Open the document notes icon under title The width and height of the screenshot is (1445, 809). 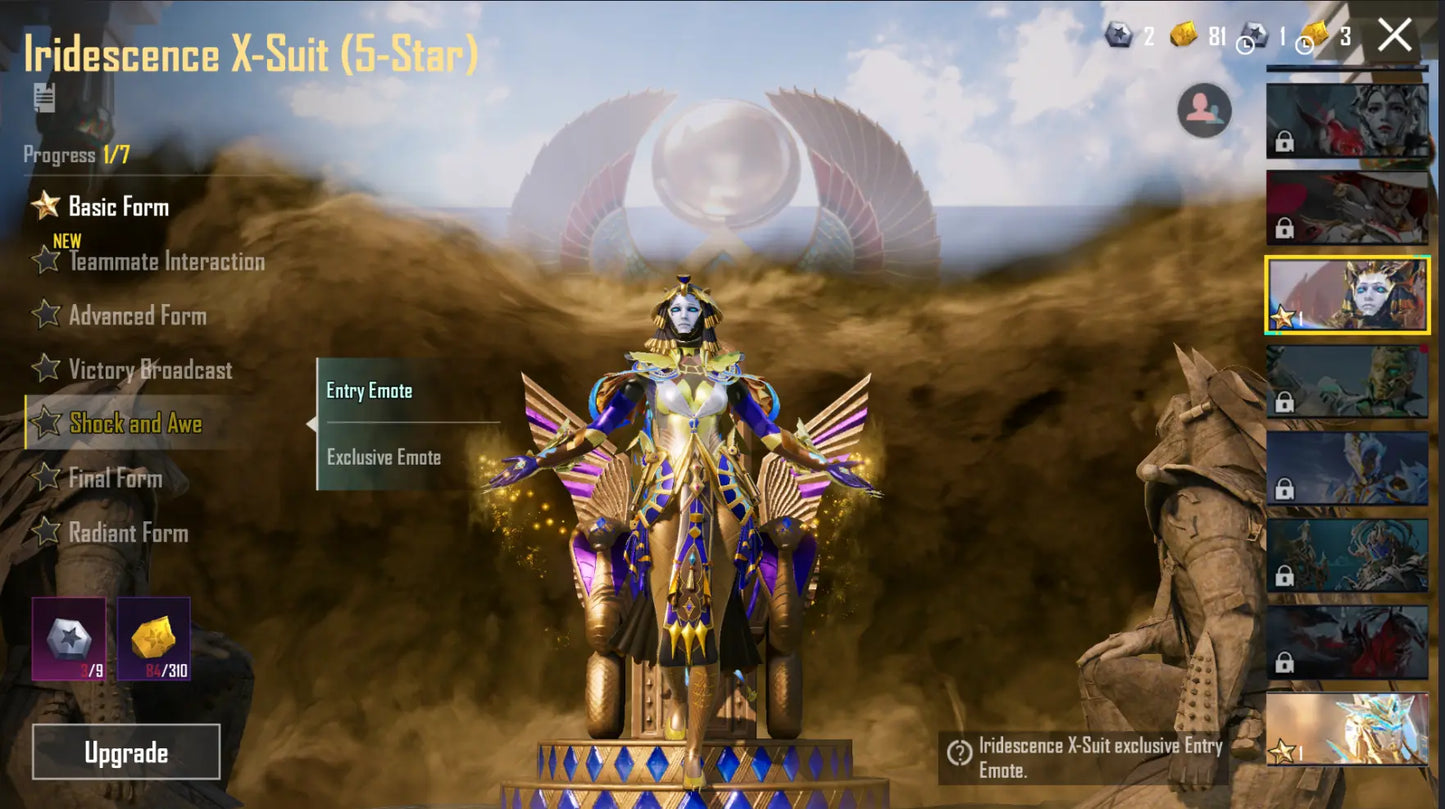44,97
